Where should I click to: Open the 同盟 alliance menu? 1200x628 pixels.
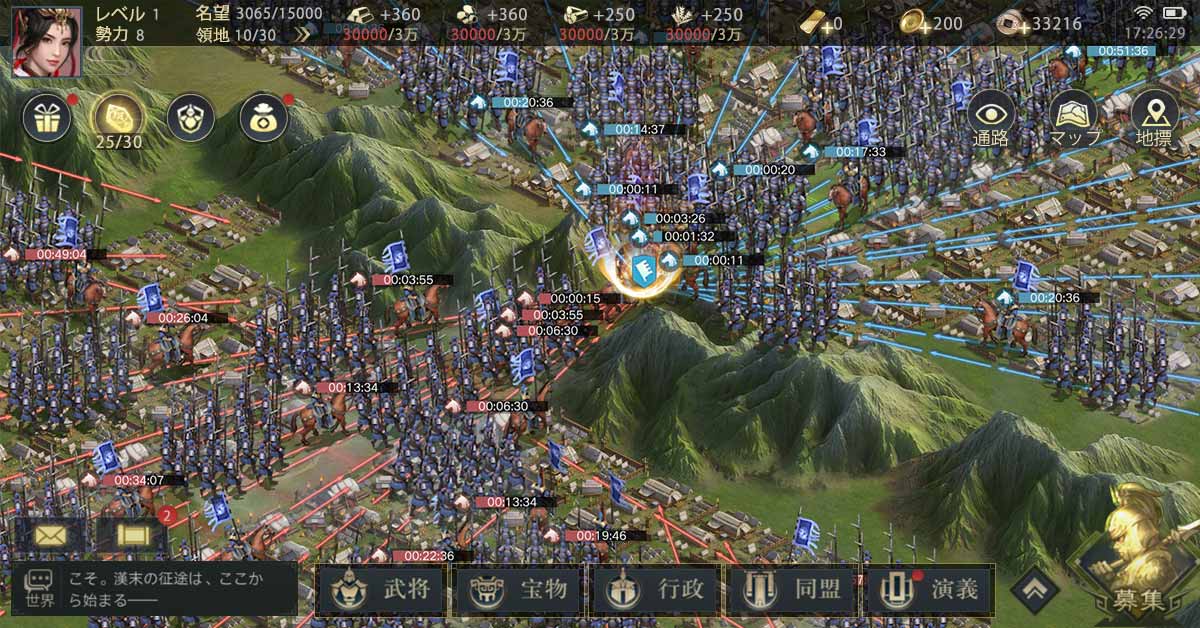[795, 589]
